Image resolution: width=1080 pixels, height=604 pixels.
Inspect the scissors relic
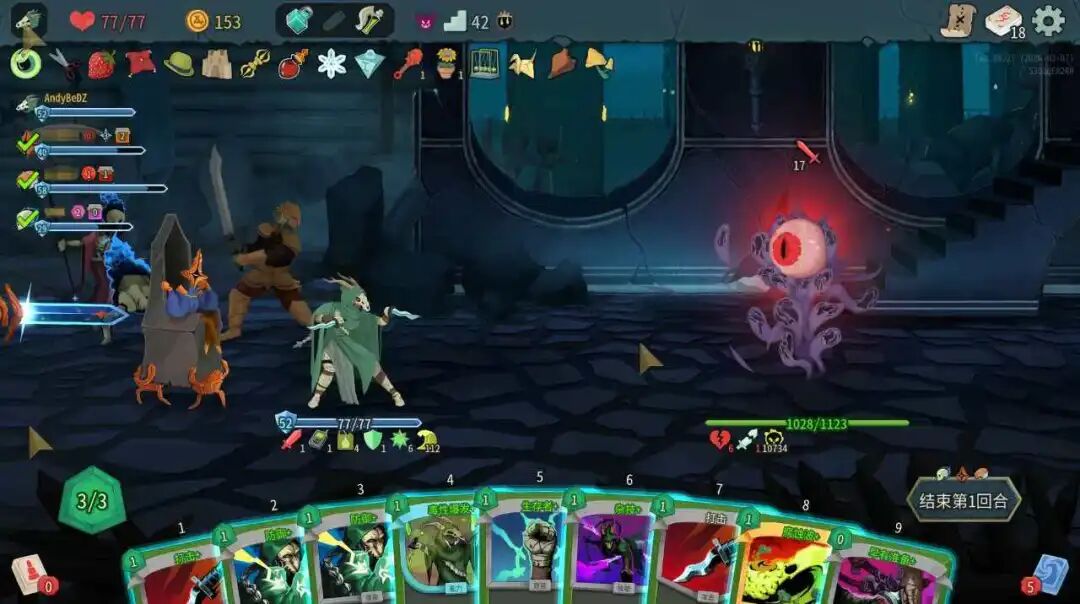[x=64, y=64]
